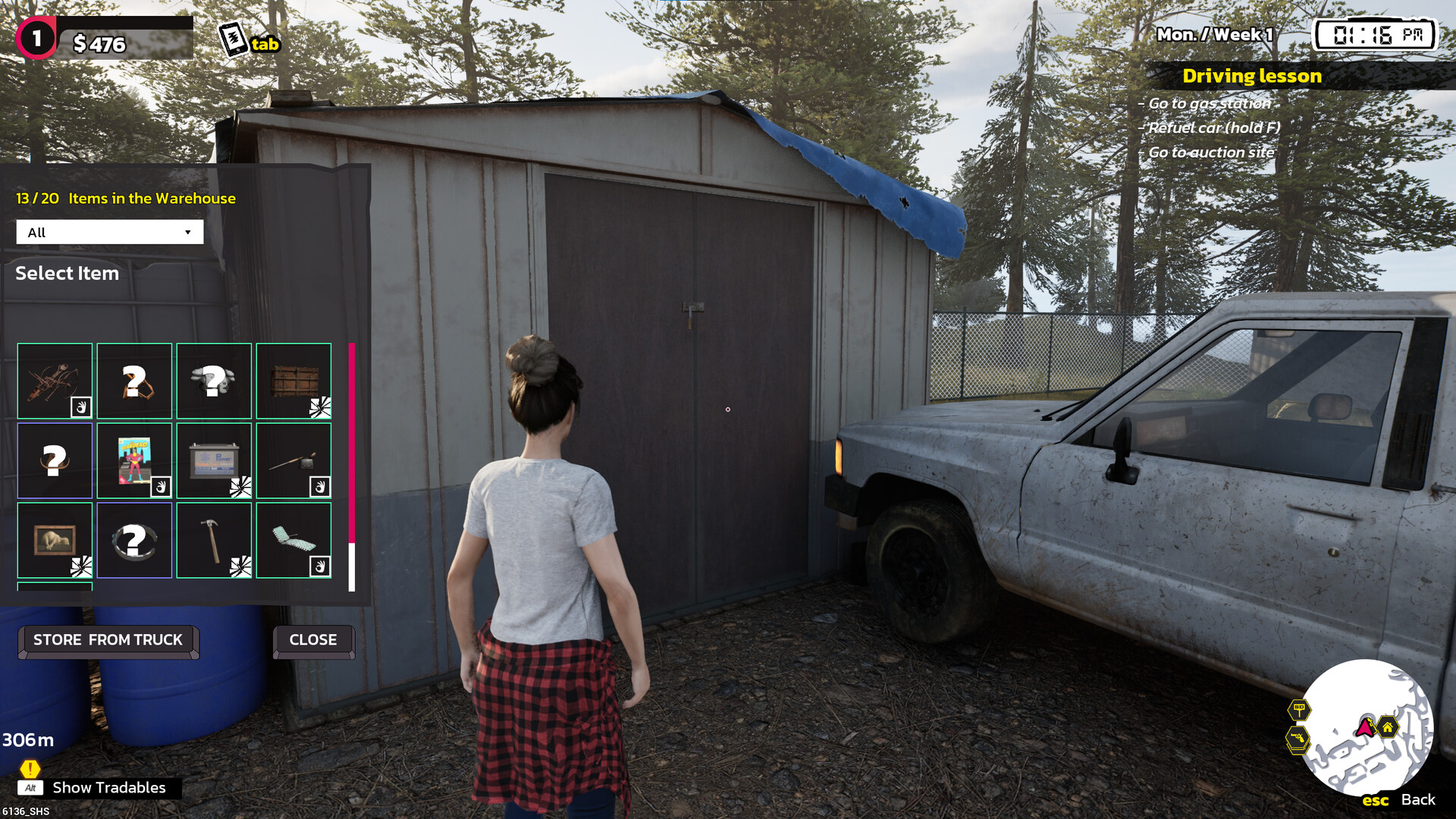The image size is (1456, 819).
Task: Select the wooden chest item slot
Action: click(x=293, y=381)
